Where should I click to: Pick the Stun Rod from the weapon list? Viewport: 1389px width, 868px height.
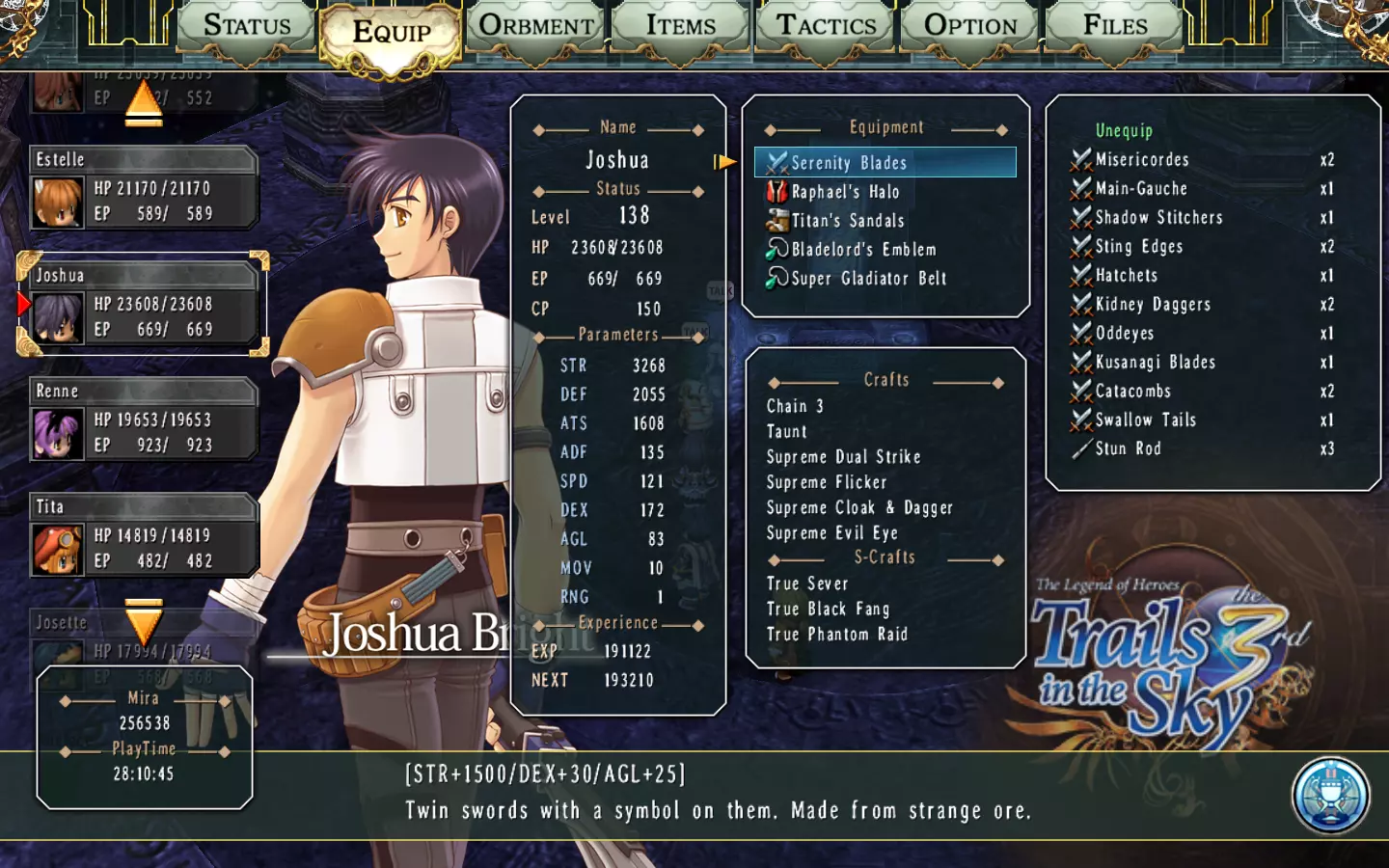[1128, 449]
